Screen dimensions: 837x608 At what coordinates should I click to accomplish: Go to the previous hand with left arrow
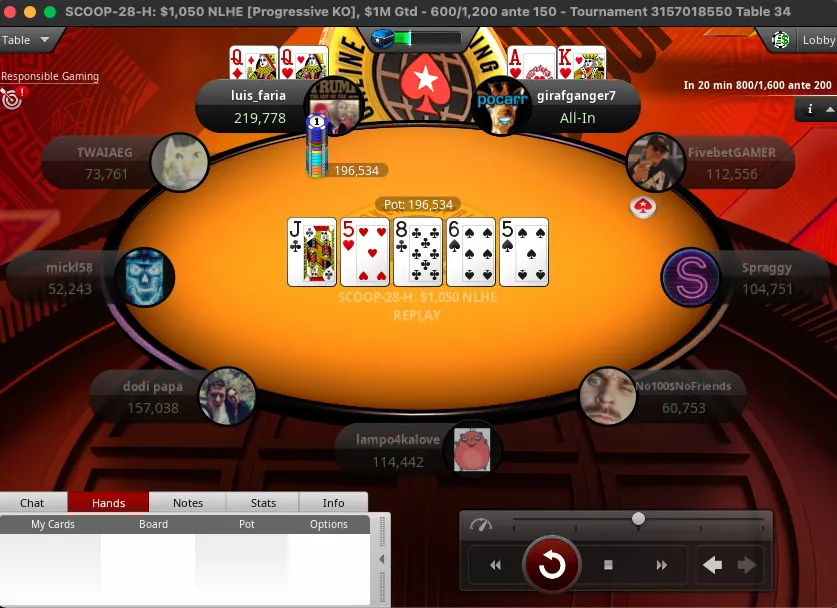[712, 565]
